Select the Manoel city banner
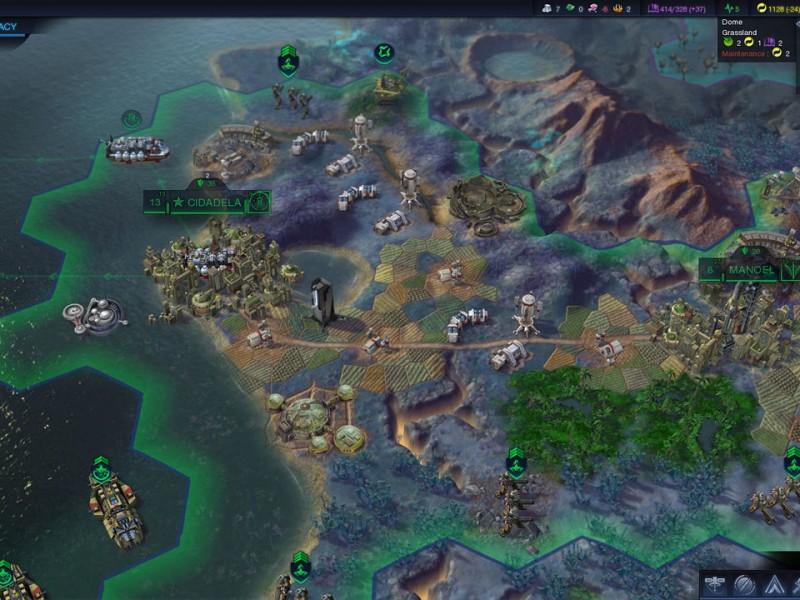Viewport: 800px width, 600px height. pyautogui.click(x=750, y=270)
